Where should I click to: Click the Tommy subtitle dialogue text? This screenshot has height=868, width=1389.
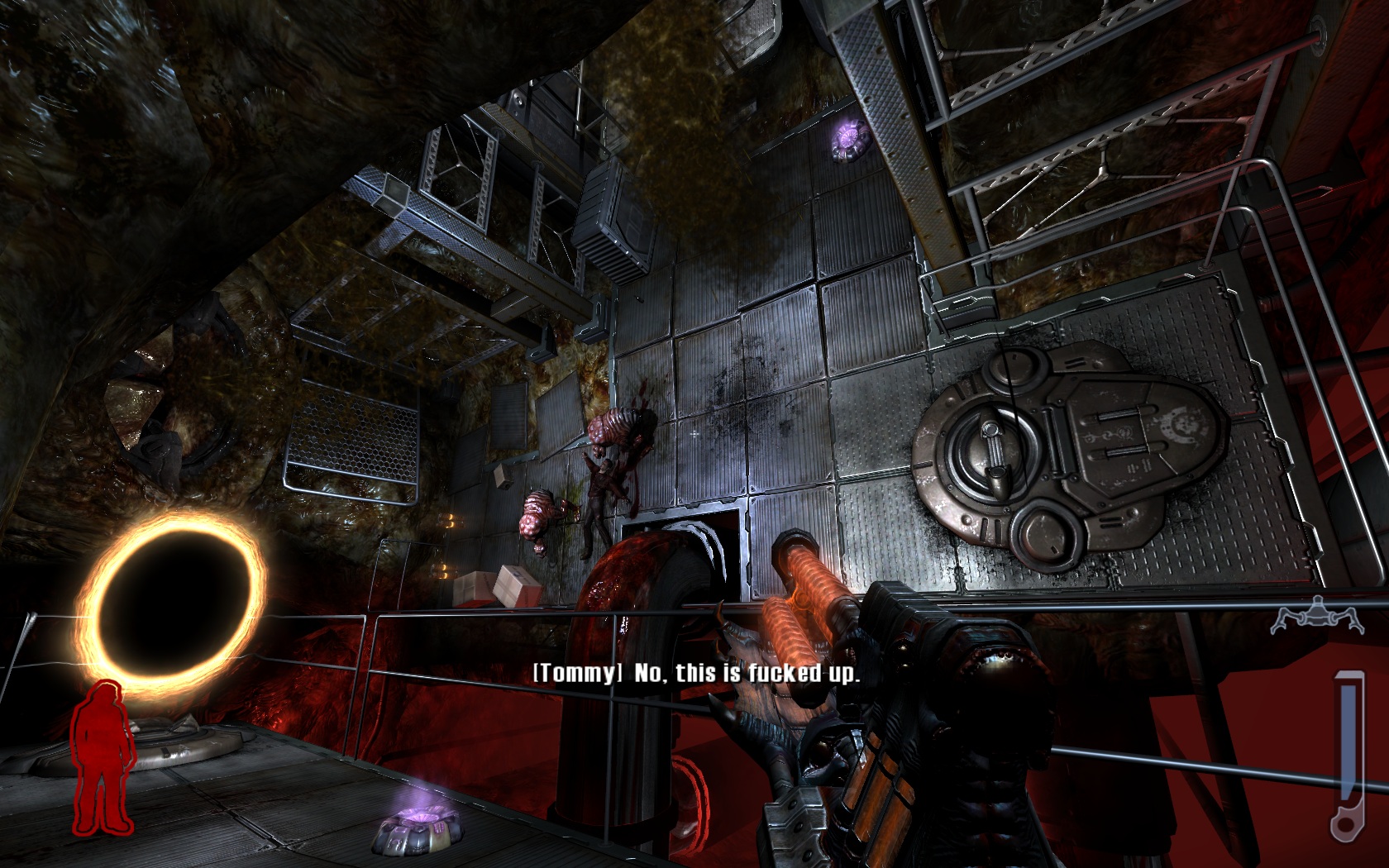[x=699, y=672]
